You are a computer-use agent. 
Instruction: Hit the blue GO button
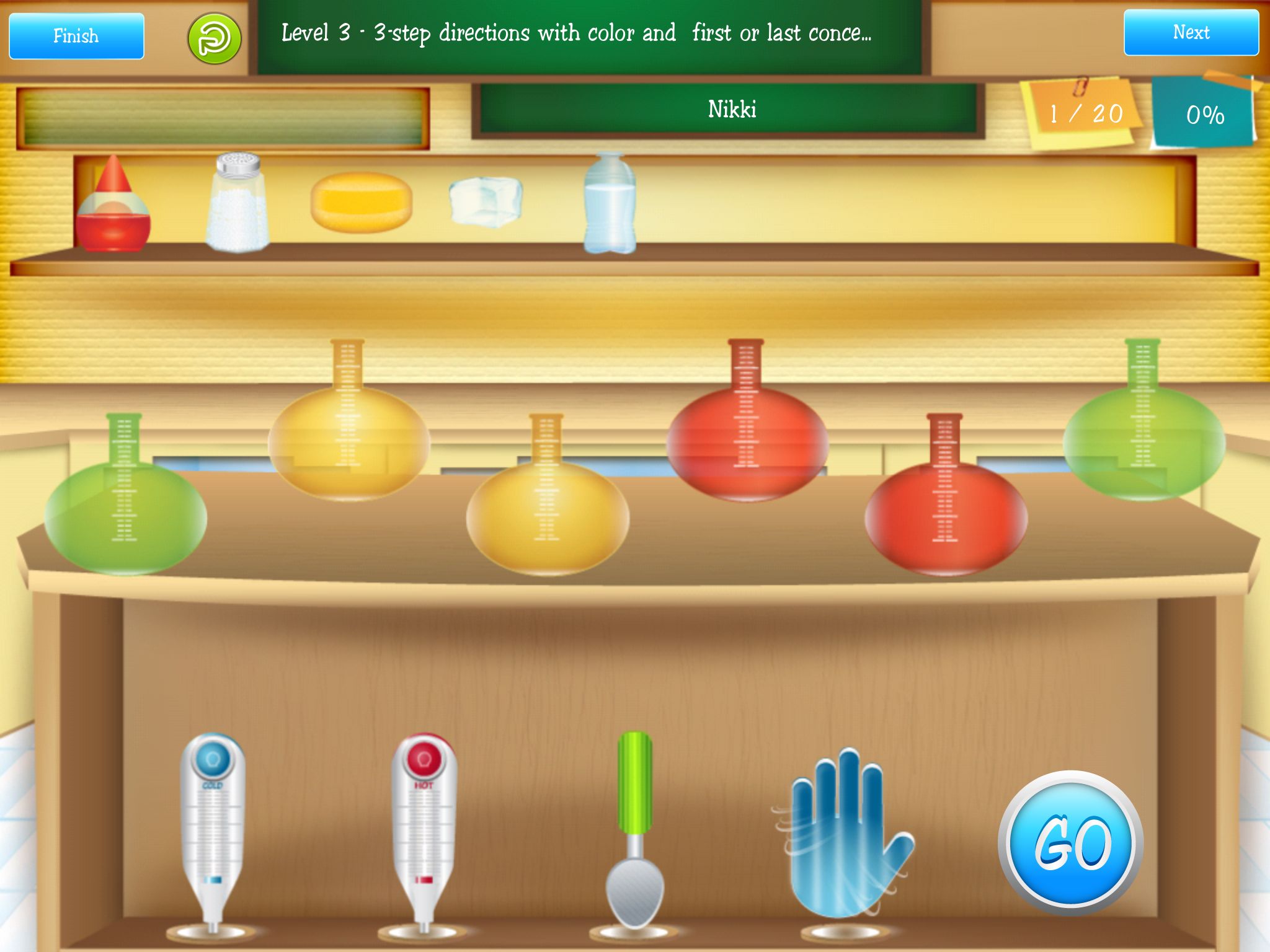[1071, 843]
